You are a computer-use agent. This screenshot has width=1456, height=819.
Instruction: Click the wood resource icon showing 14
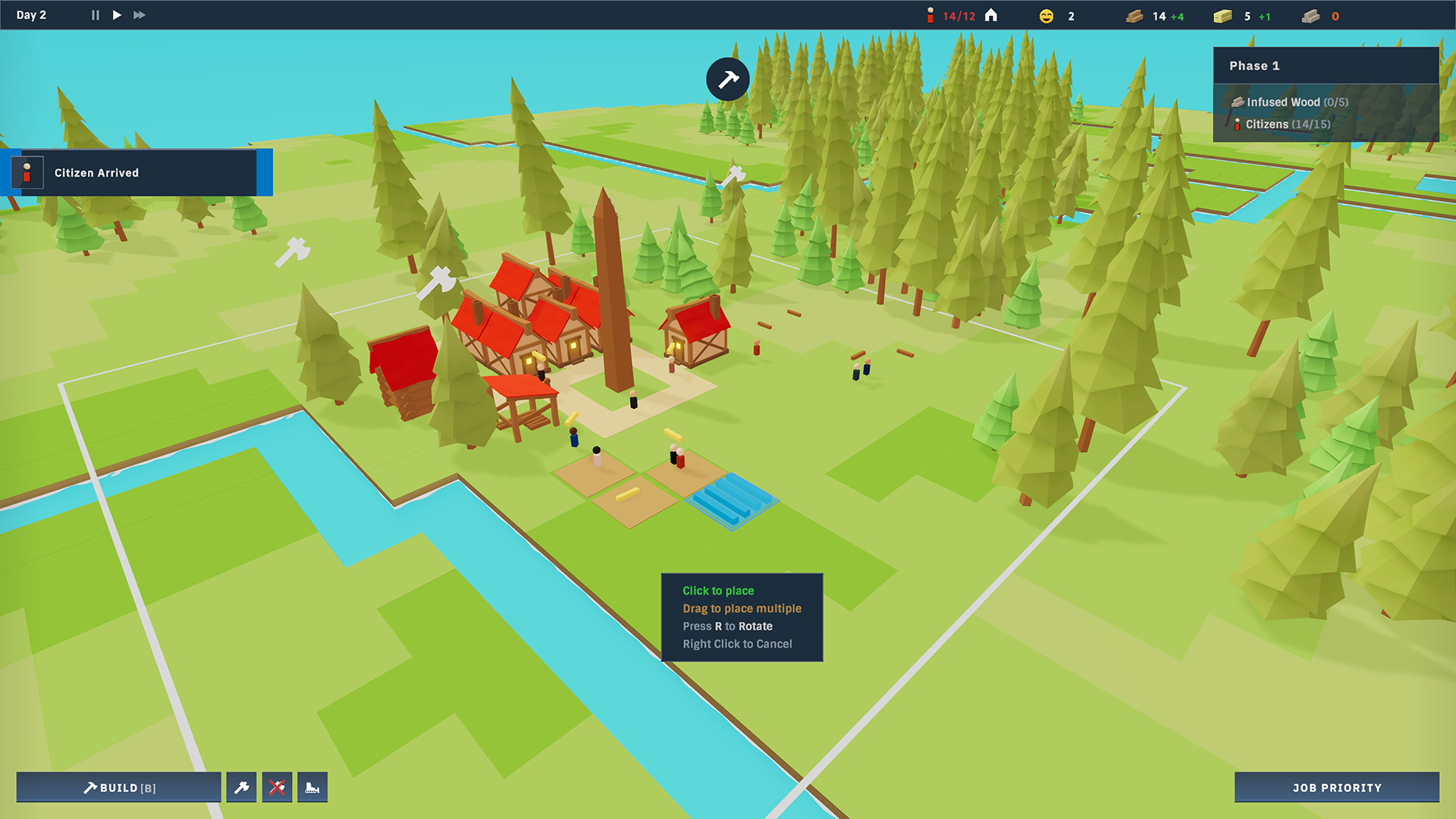[1134, 15]
